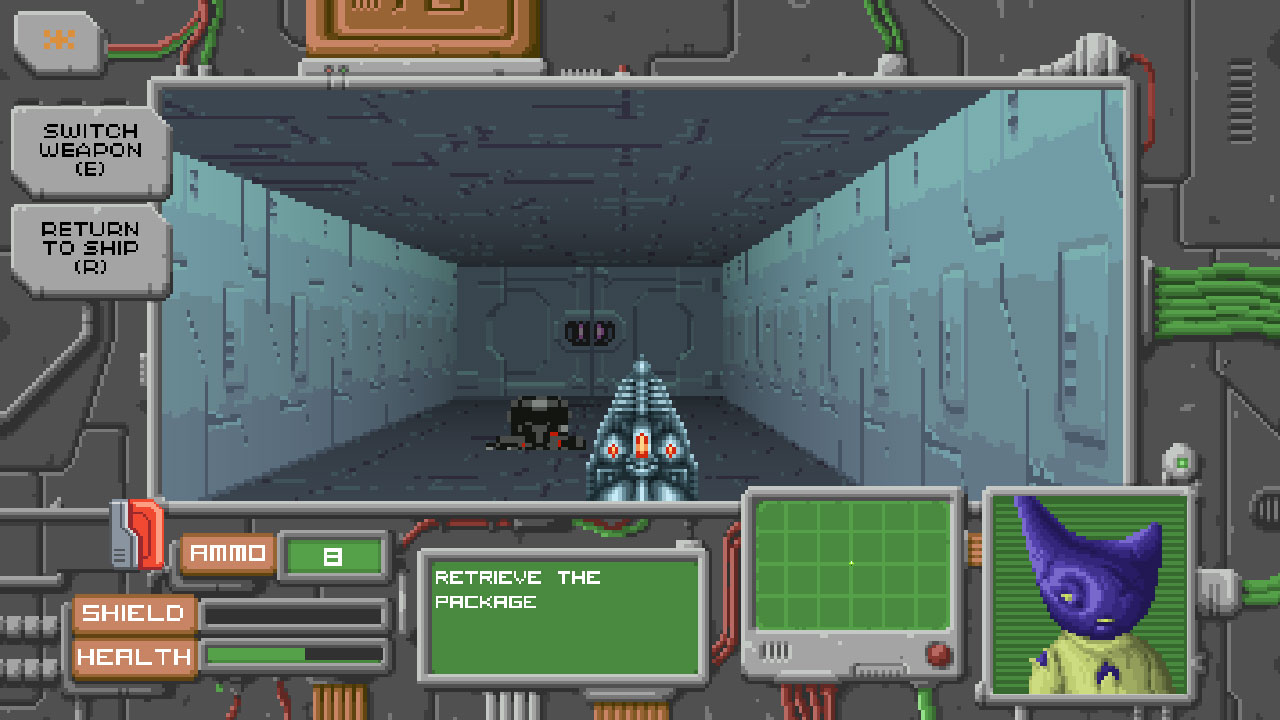
Task: Click the HEALTH label plate
Action: pyautogui.click(x=134, y=657)
